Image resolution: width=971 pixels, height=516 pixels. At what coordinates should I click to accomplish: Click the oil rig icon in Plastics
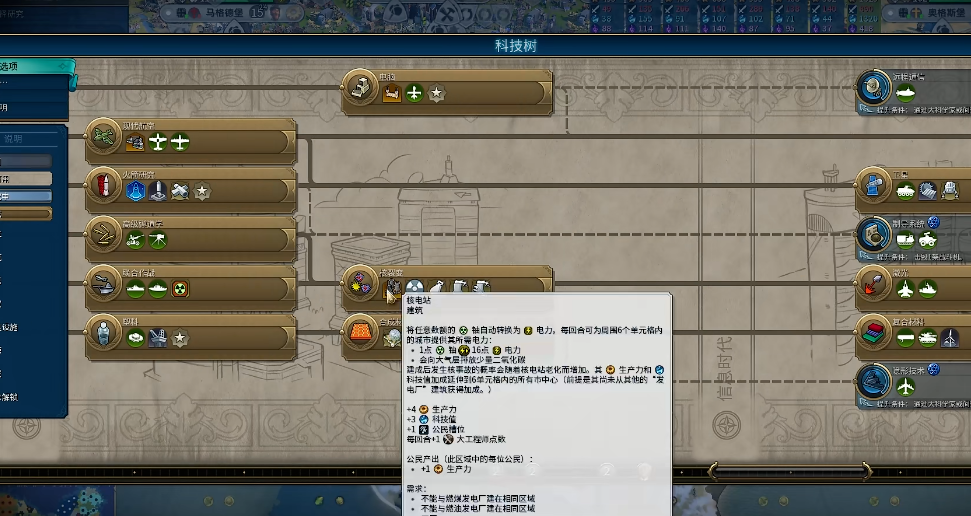pos(158,338)
